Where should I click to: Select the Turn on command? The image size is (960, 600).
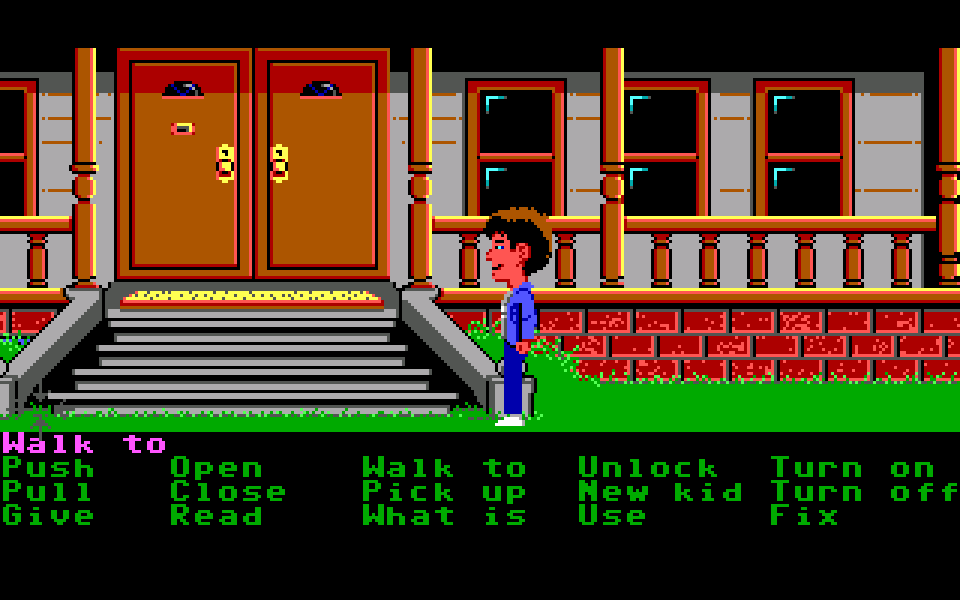pyautogui.click(x=852, y=468)
